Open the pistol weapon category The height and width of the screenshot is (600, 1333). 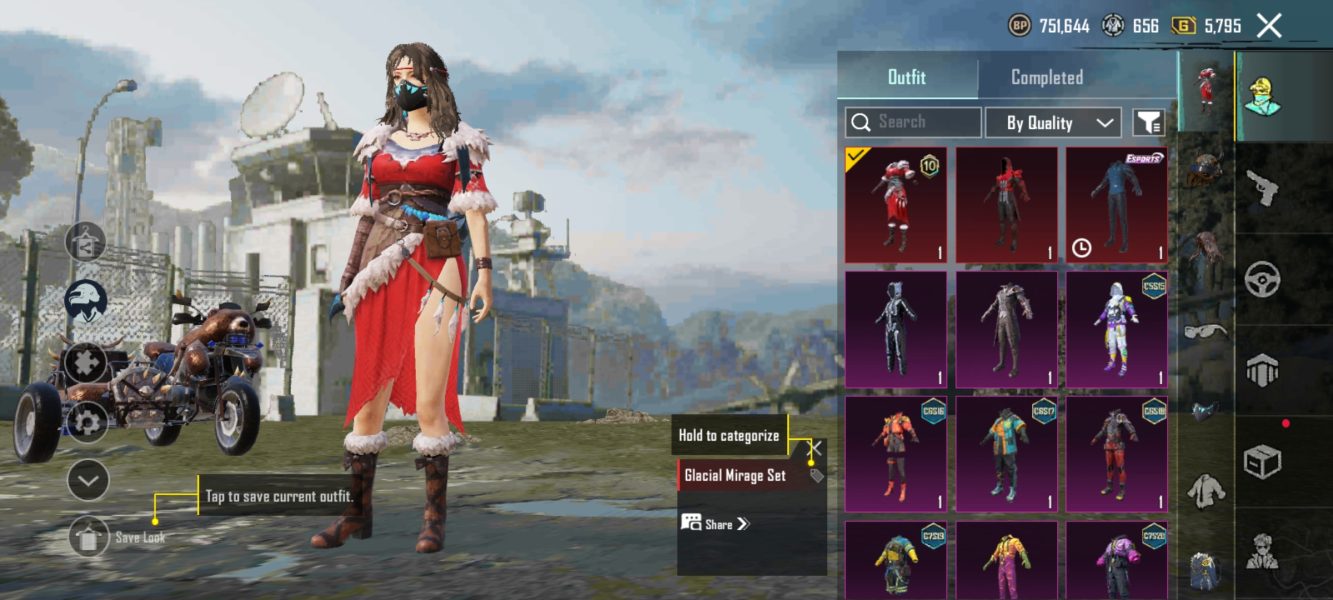pos(1264,187)
